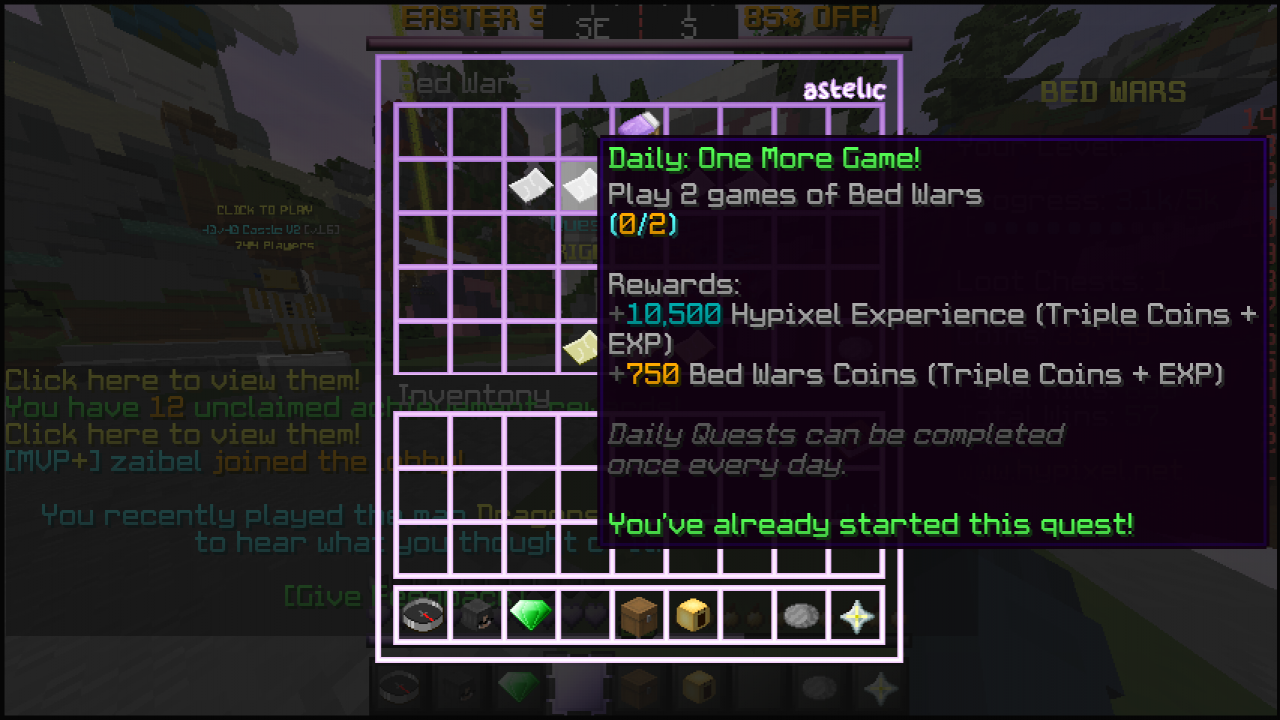Select the purple dye quest item
This screenshot has width=1280, height=720.
point(640,124)
